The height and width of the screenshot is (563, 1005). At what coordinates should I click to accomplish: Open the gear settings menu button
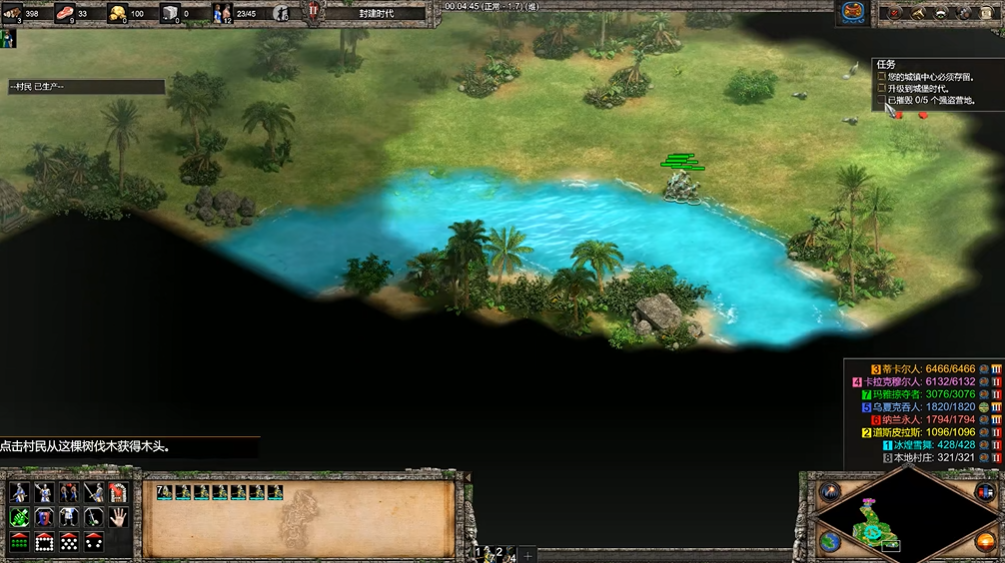[x=965, y=13]
